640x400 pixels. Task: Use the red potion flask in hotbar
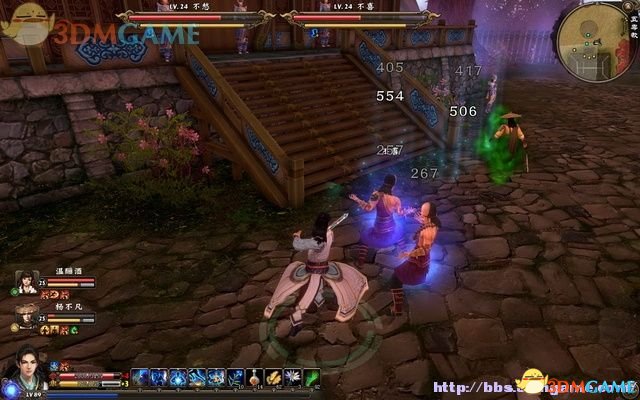click(256, 377)
